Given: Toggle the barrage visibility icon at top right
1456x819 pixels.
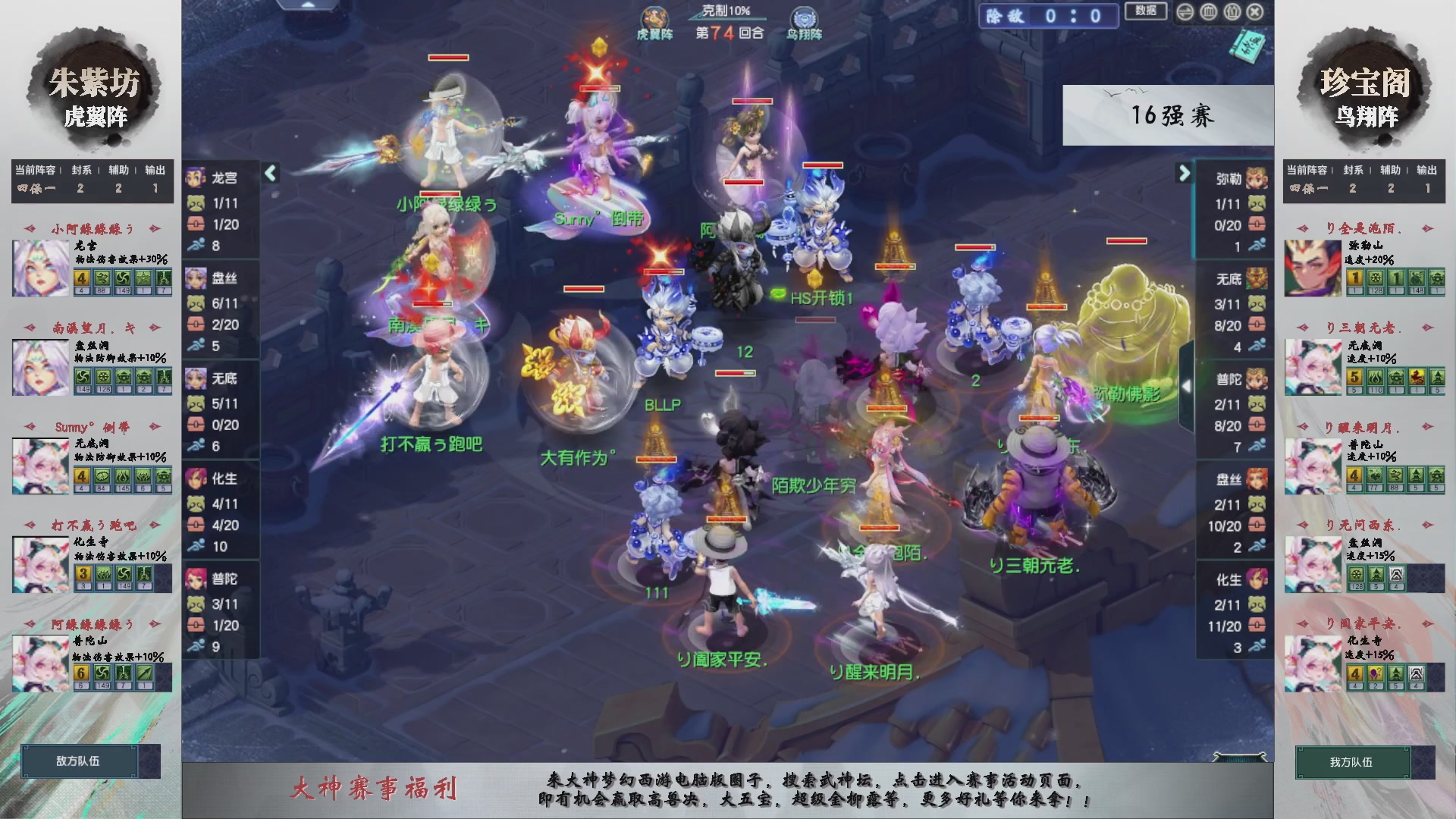Looking at the screenshot, I should (1210, 12).
